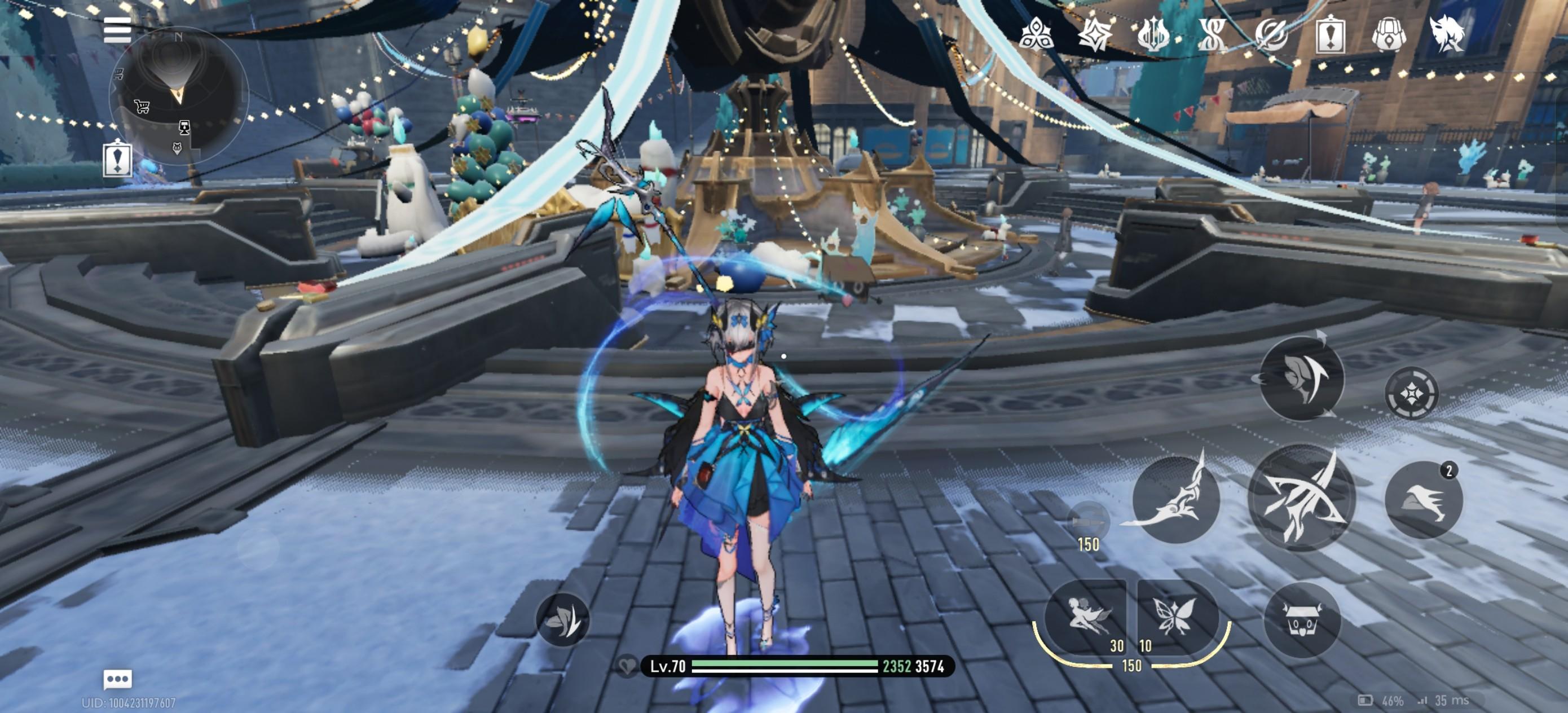Open the sword and crescent icon
The image size is (1568, 713).
coord(1271,34)
